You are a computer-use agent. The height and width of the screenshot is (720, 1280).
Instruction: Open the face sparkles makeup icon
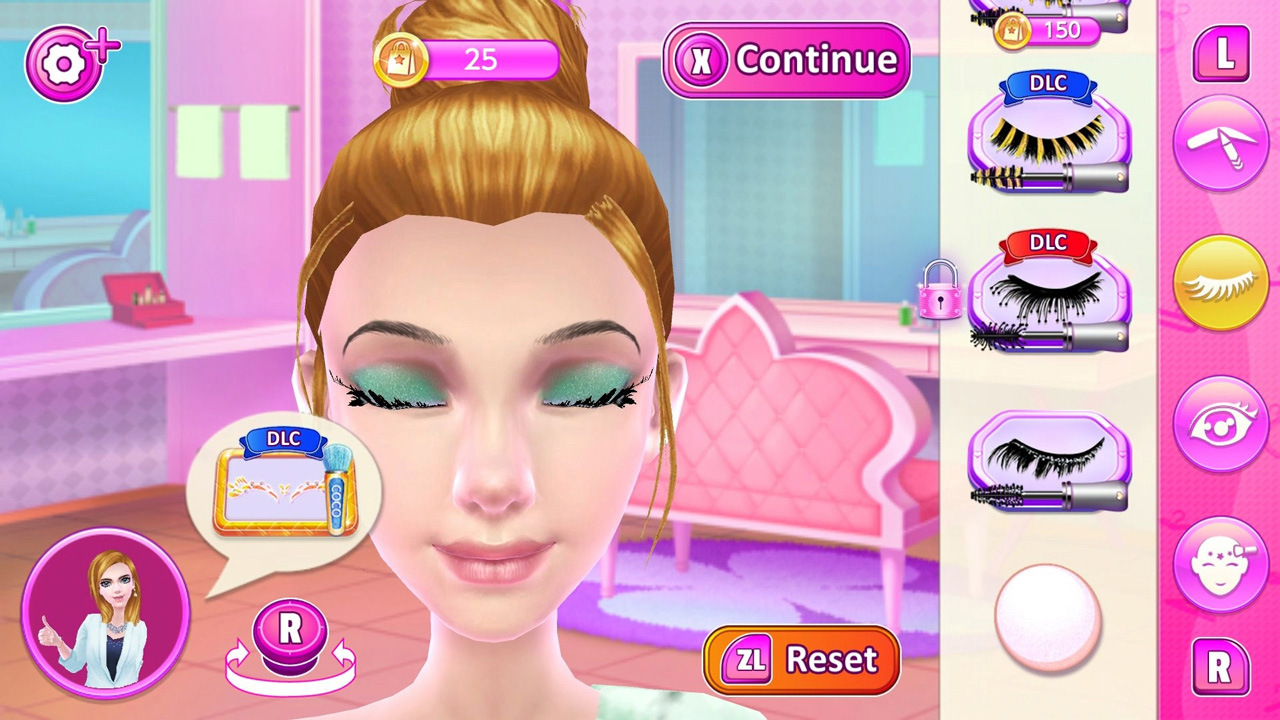coord(1222,563)
